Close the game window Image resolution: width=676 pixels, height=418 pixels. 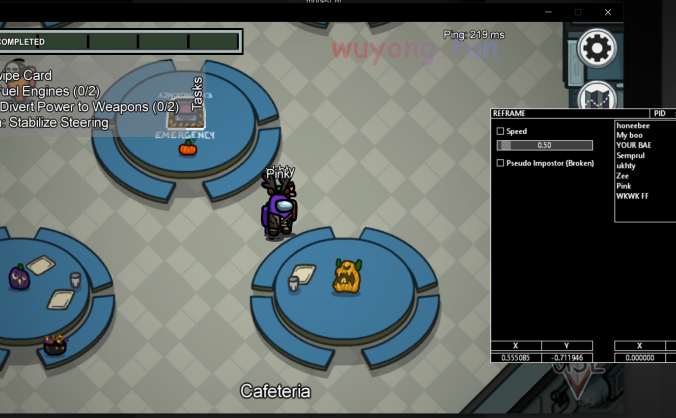tap(608, 12)
